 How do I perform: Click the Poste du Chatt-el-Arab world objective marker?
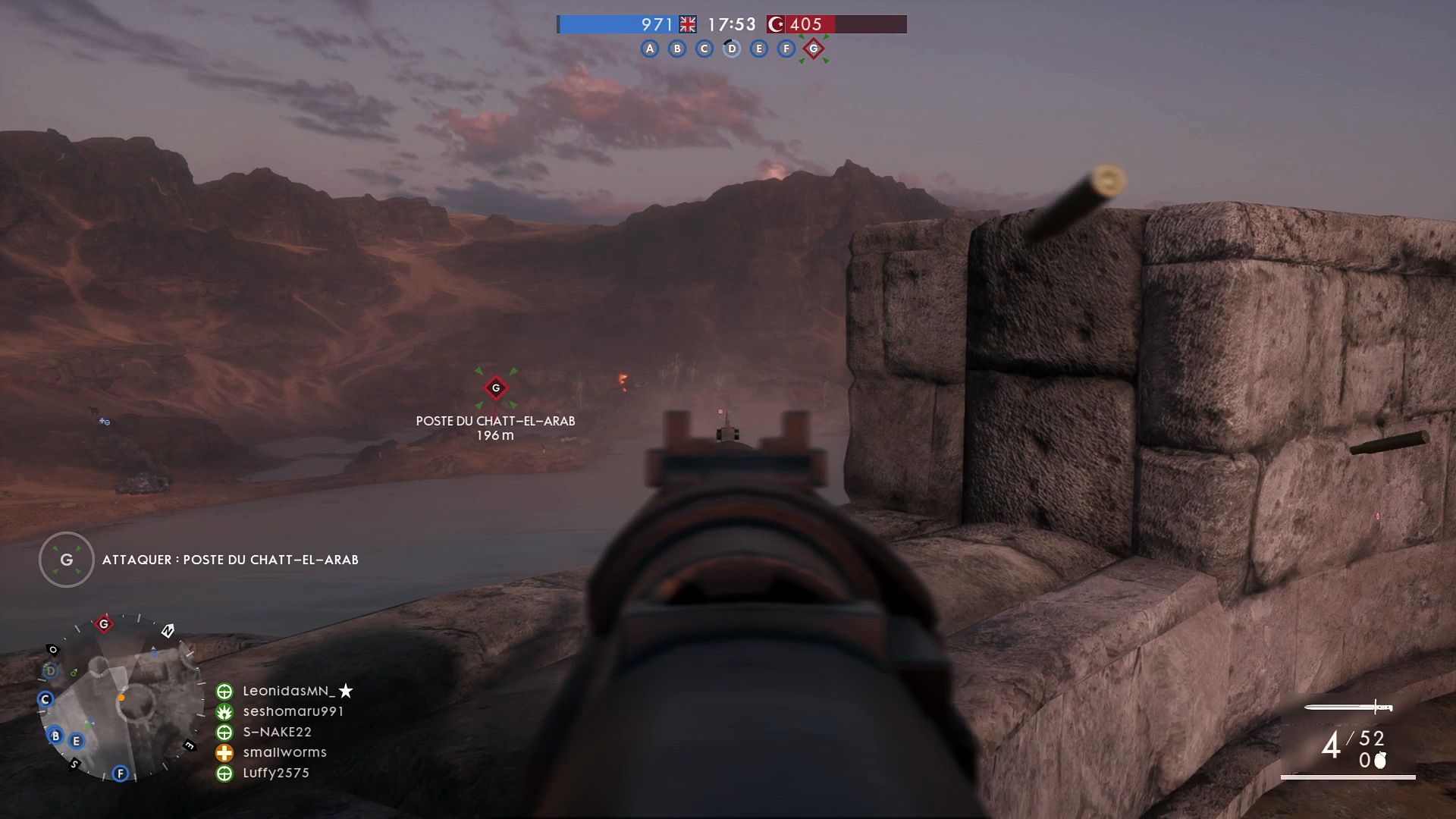click(x=496, y=388)
